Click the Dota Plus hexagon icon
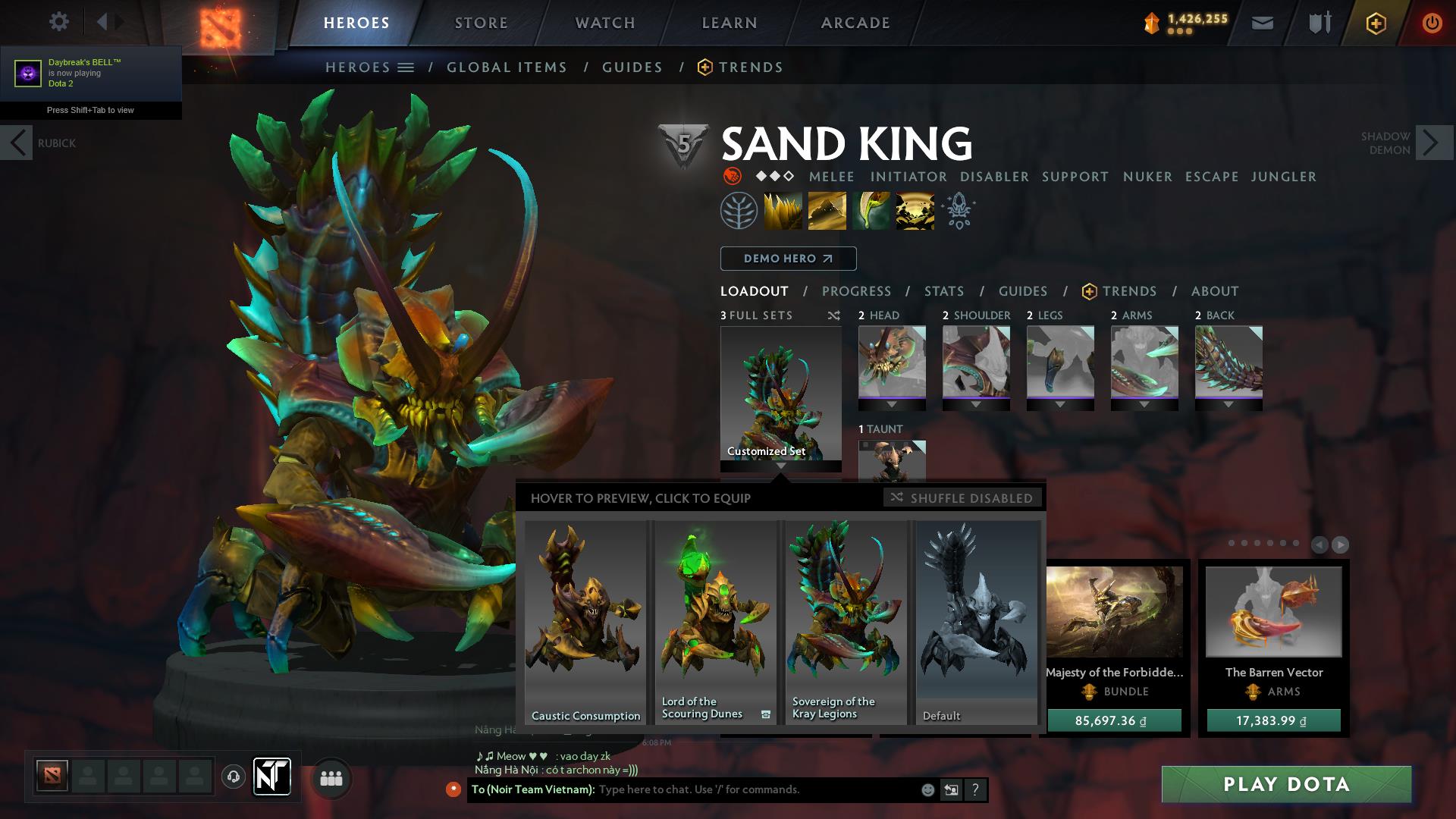The image size is (1456, 819). 1376,24
